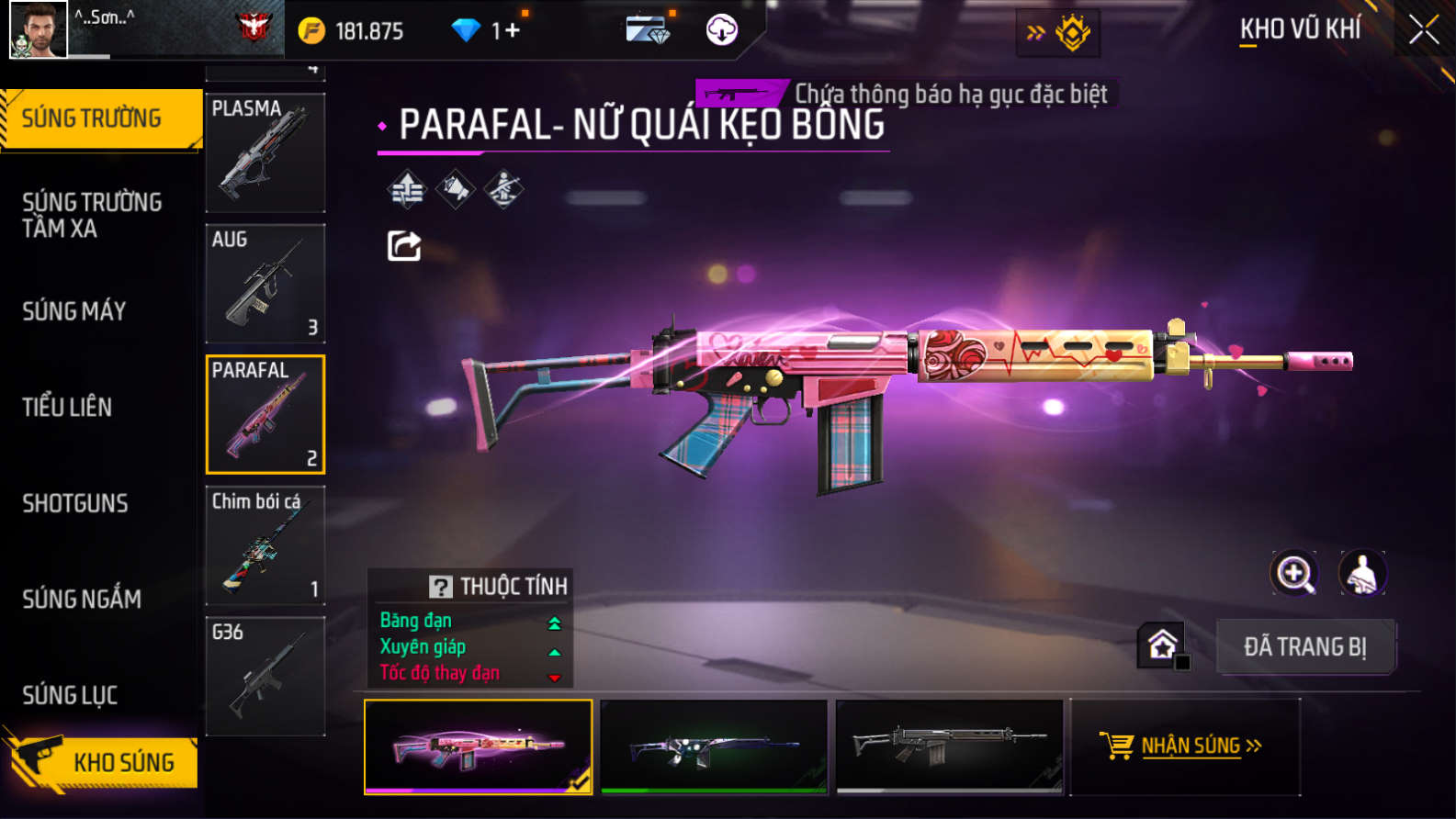Open the Nhận Súng link
The image size is (1456, 819).
click(1185, 746)
